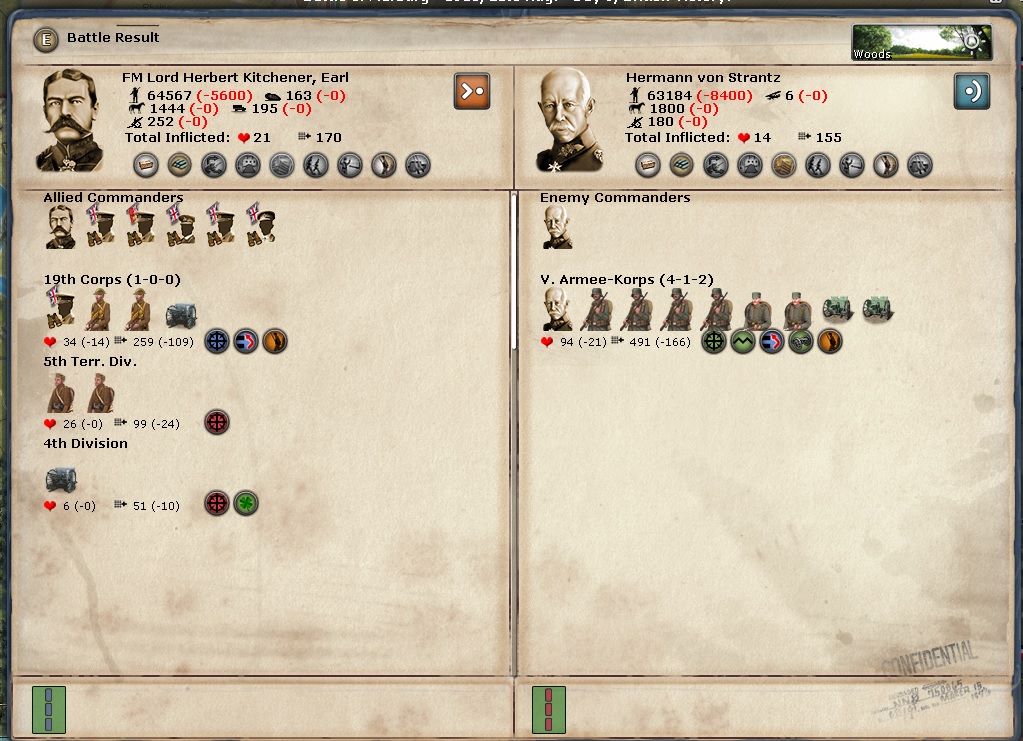Select Kitchener's small portrait under Allied Commanders
Image resolution: width=1023 pixels, height=741 pixels.
pos(60,226)
